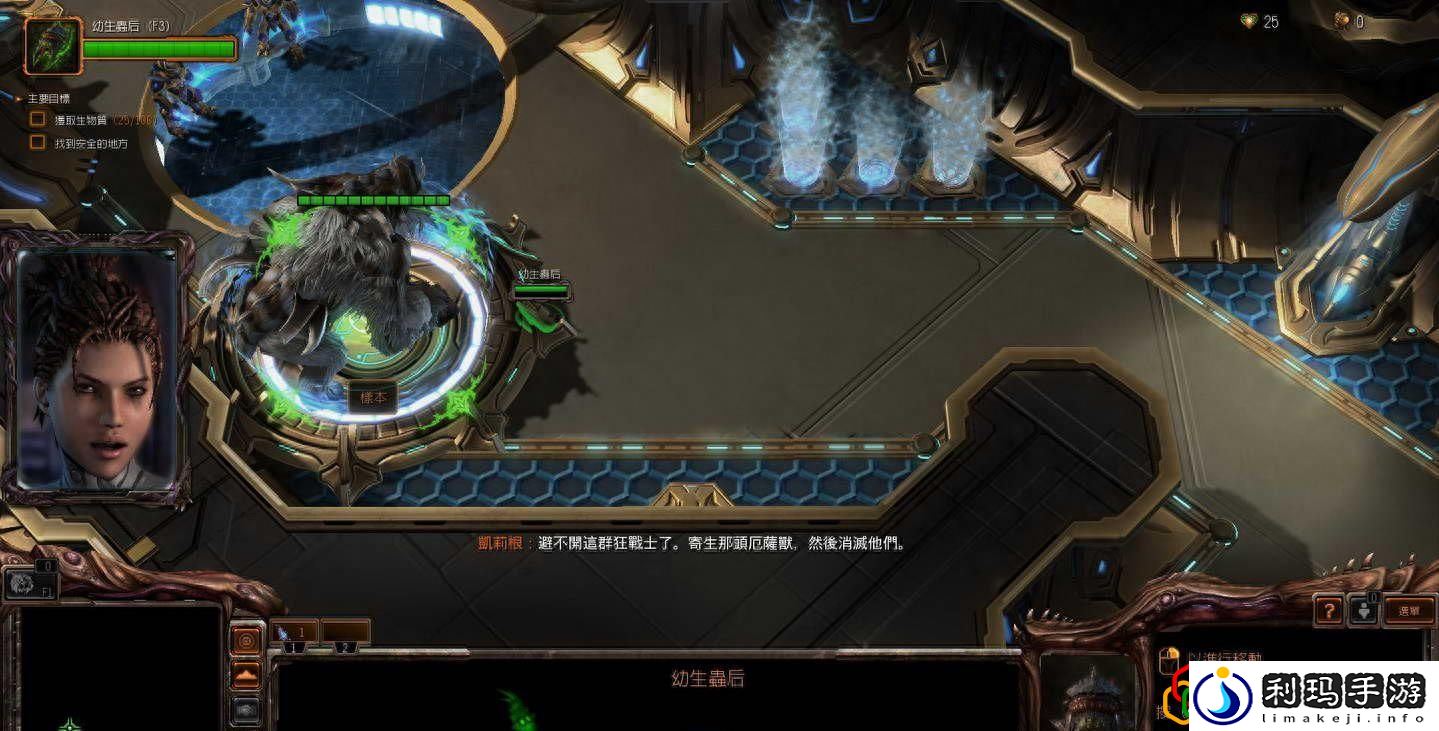Image resolution: width=1439 pixels, height=731 pixels.
Task: Check the 找到安全的地方 objective checkbox
Action: tap(36, 142)
